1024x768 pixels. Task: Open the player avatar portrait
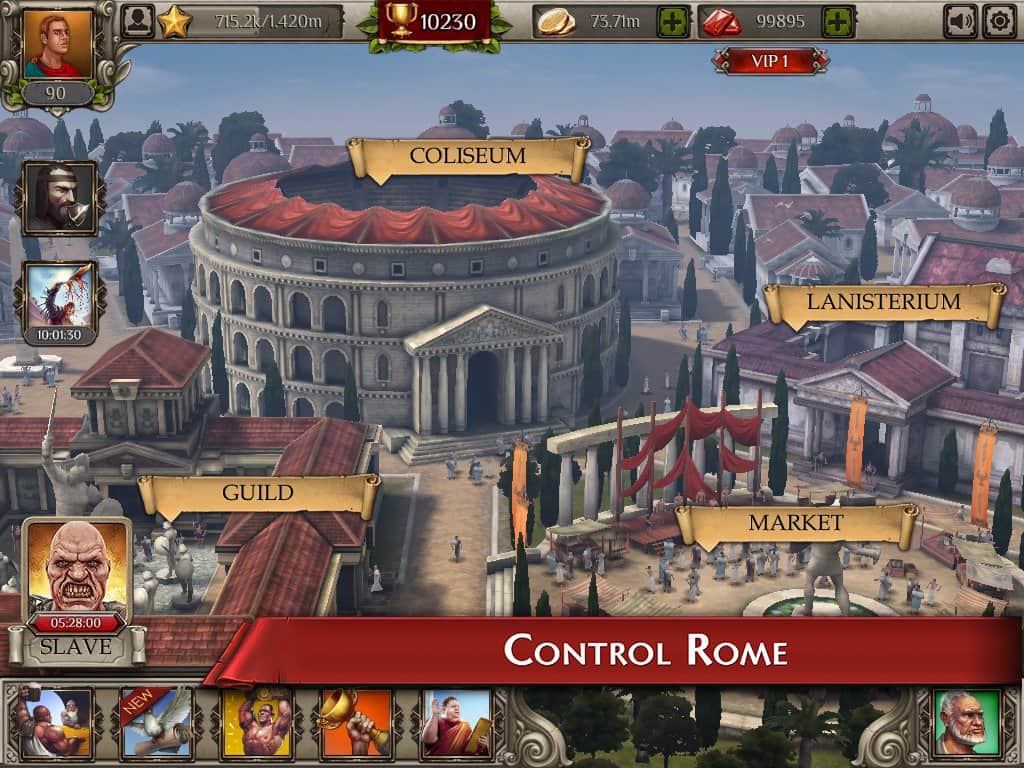58,45
